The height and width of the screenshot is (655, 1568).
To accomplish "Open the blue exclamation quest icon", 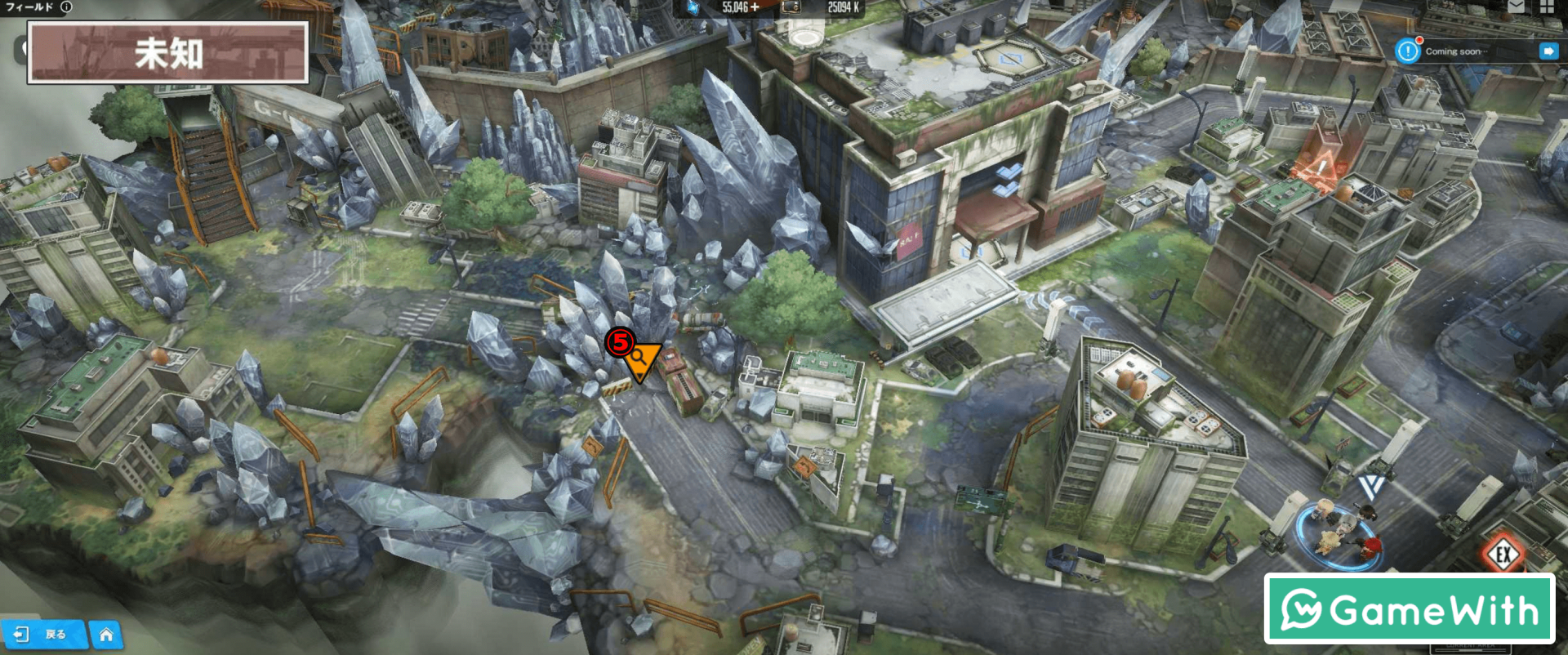I will (x=1407, y=51).
